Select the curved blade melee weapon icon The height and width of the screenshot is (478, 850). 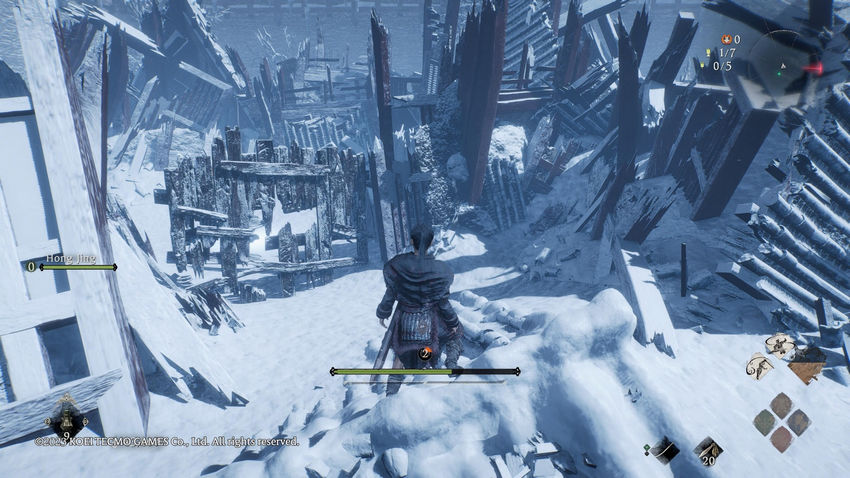coord(662,450)
